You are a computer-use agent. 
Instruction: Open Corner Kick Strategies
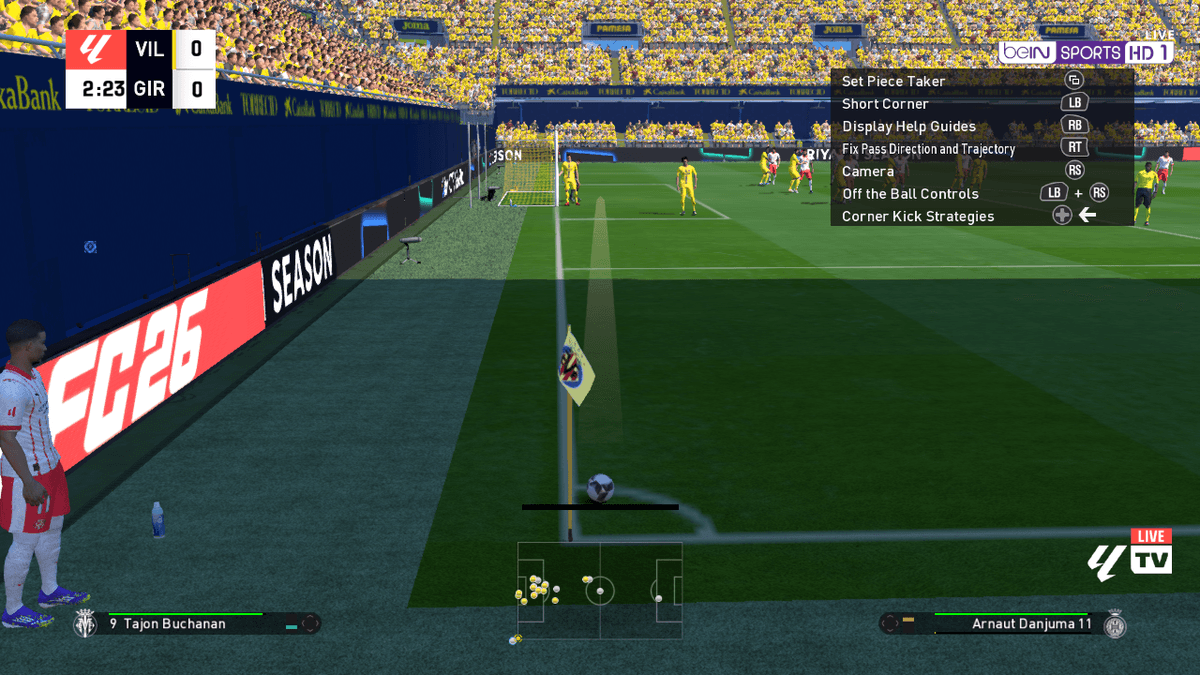(x=918, y=216)
